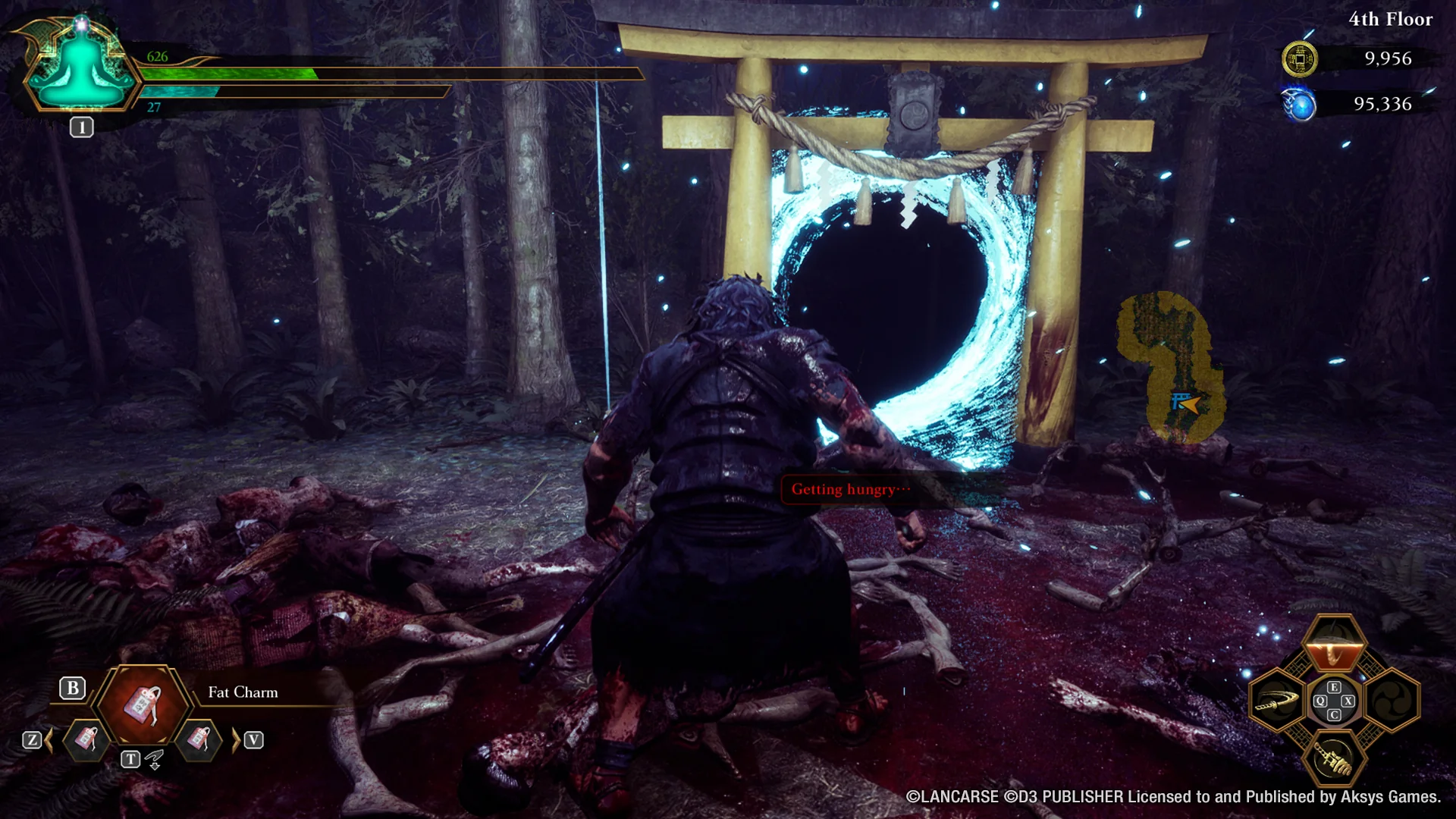
Task: Select the large Fat Charm item slot
Action: pyautogui.click(x=144, y=704)
